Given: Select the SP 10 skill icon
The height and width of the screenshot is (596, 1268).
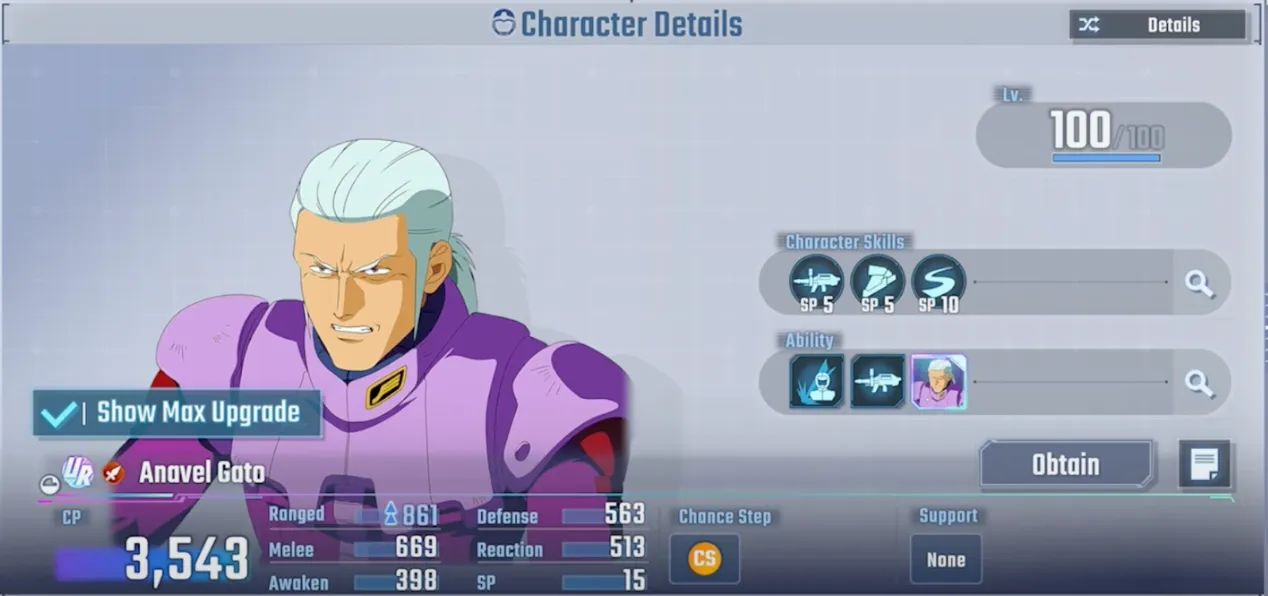Looking at the screenshot, I should pos(938,281).
